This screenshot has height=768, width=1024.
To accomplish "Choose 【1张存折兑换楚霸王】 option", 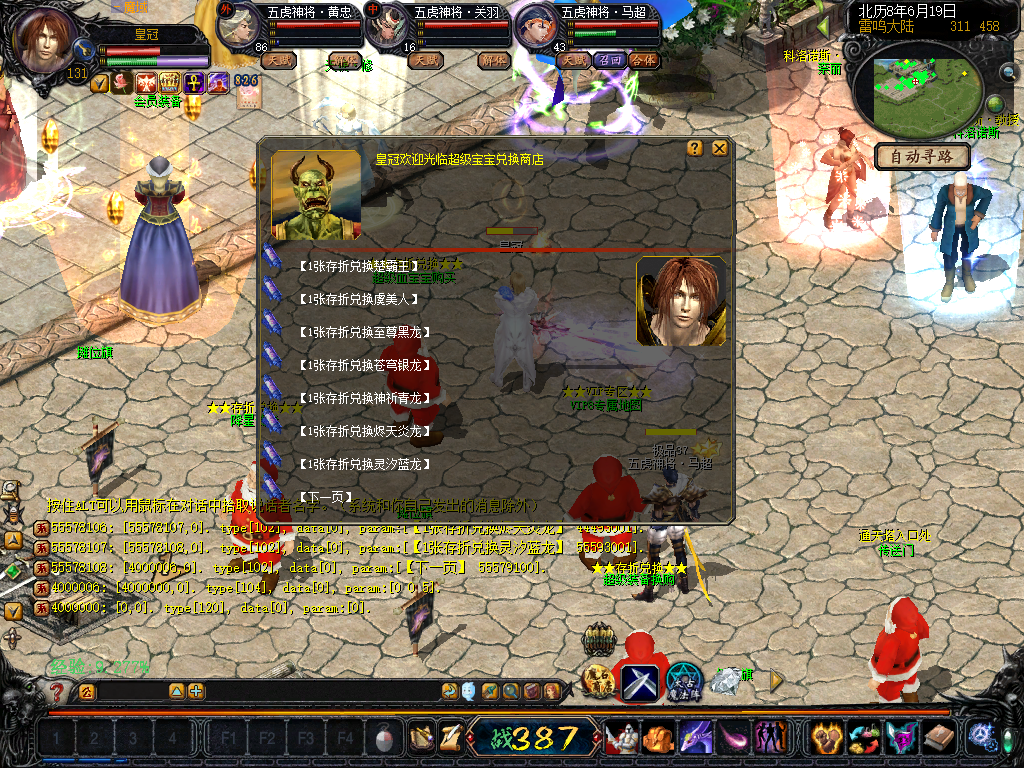I will 356,266.
